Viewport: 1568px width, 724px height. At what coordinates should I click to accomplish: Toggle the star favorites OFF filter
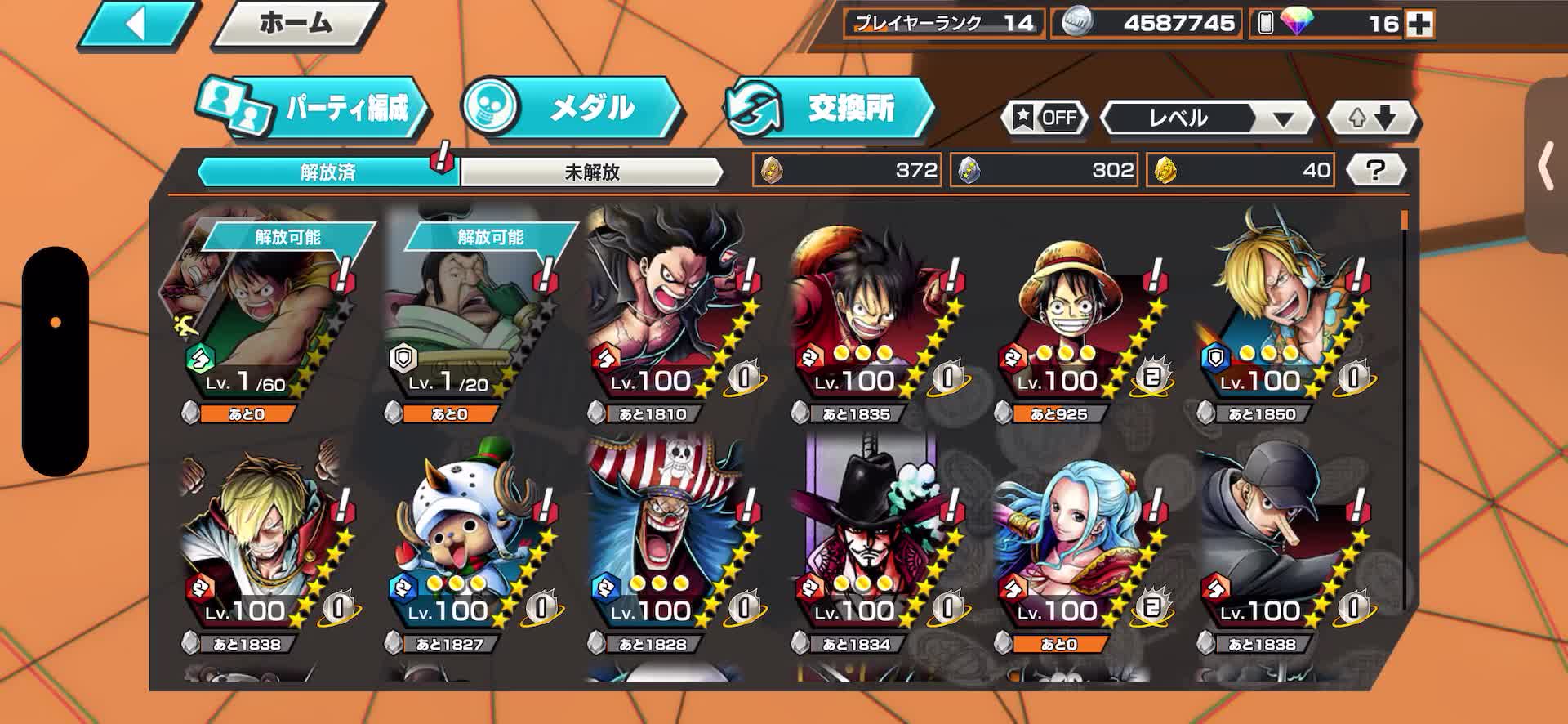pos(1046,118)
